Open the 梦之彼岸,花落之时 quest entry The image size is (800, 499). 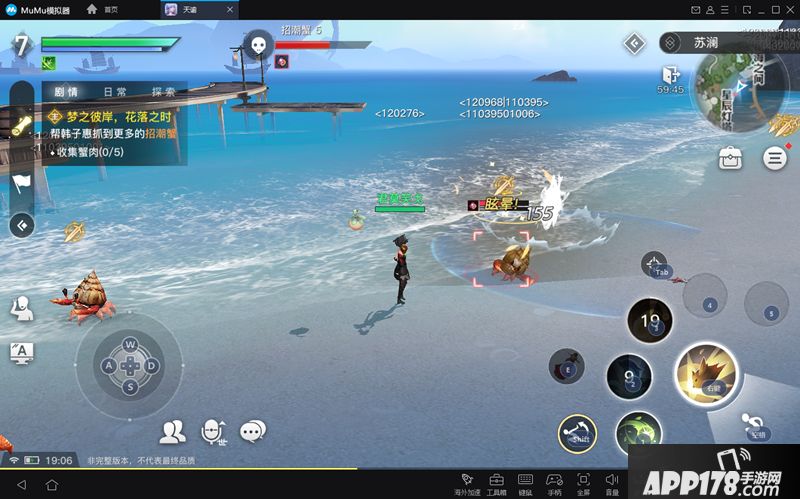113,116
